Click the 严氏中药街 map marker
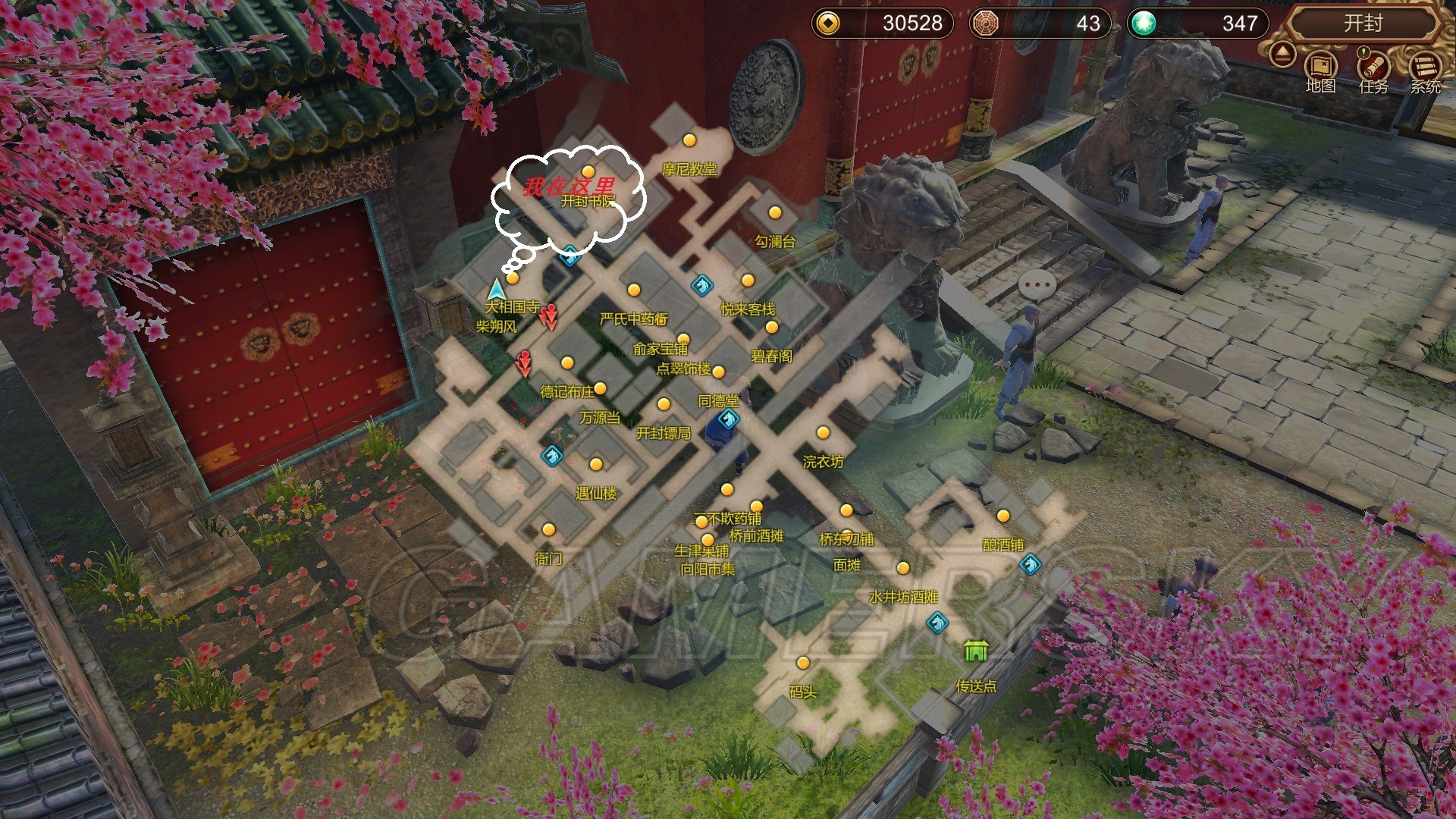The width and height of the screenshot is (1456, 819). [x=634, y=290]
